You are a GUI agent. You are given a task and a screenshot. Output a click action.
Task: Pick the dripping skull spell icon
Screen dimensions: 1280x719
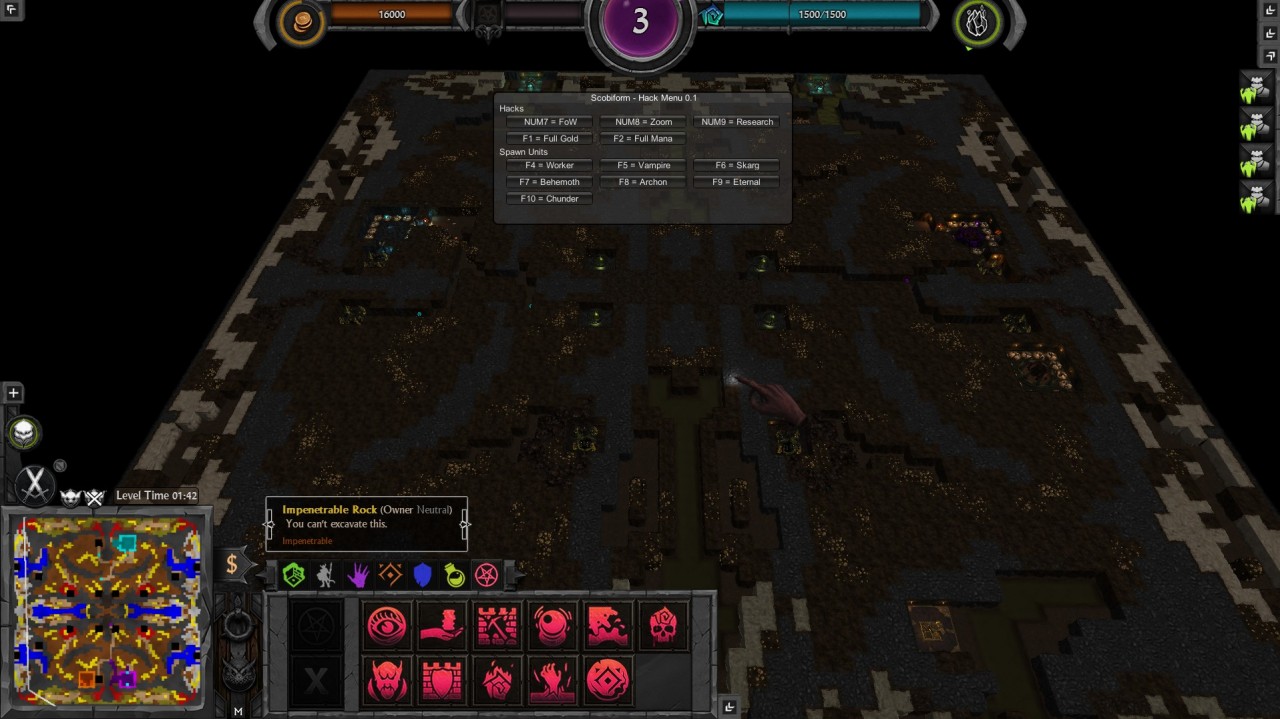click(x=663, y=626)
